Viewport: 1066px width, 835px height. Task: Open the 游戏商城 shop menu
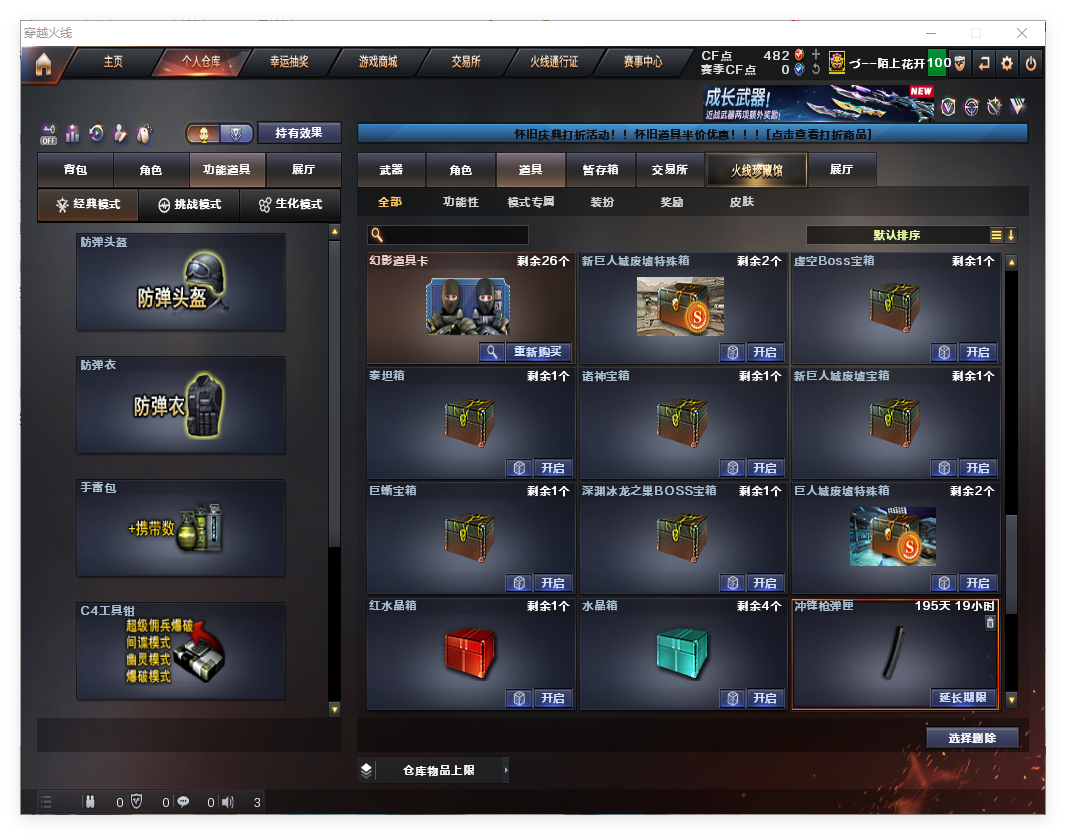(x=378, y=62)
